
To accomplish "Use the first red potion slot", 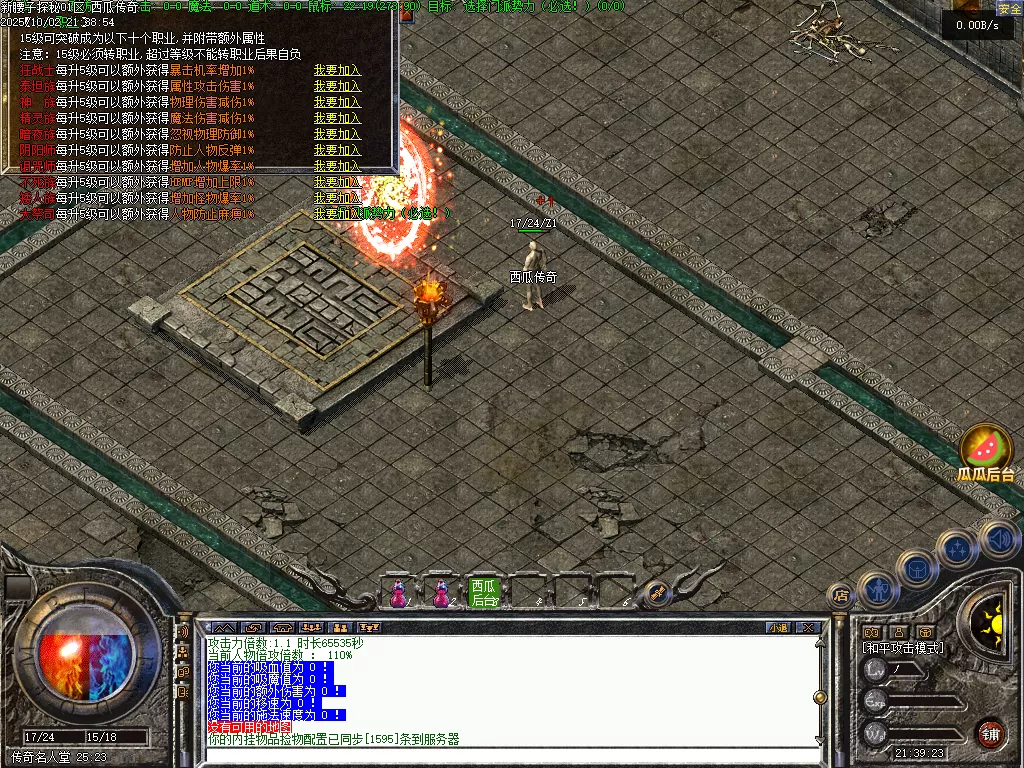I will 398,593.
